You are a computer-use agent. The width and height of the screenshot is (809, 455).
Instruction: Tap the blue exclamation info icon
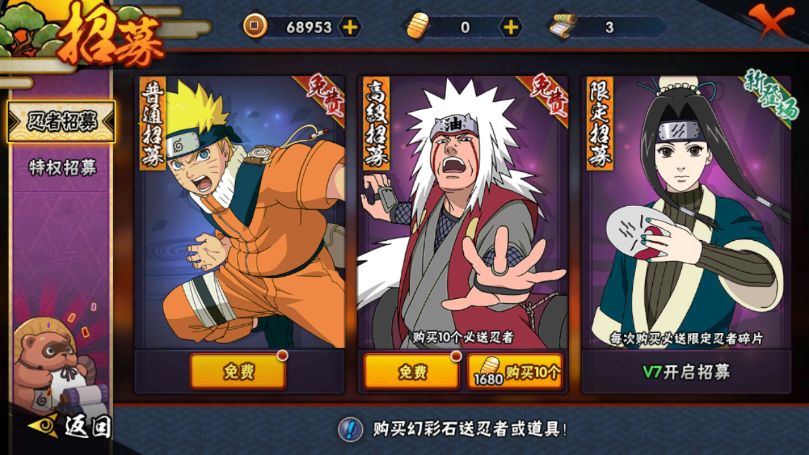click(350, 429)
